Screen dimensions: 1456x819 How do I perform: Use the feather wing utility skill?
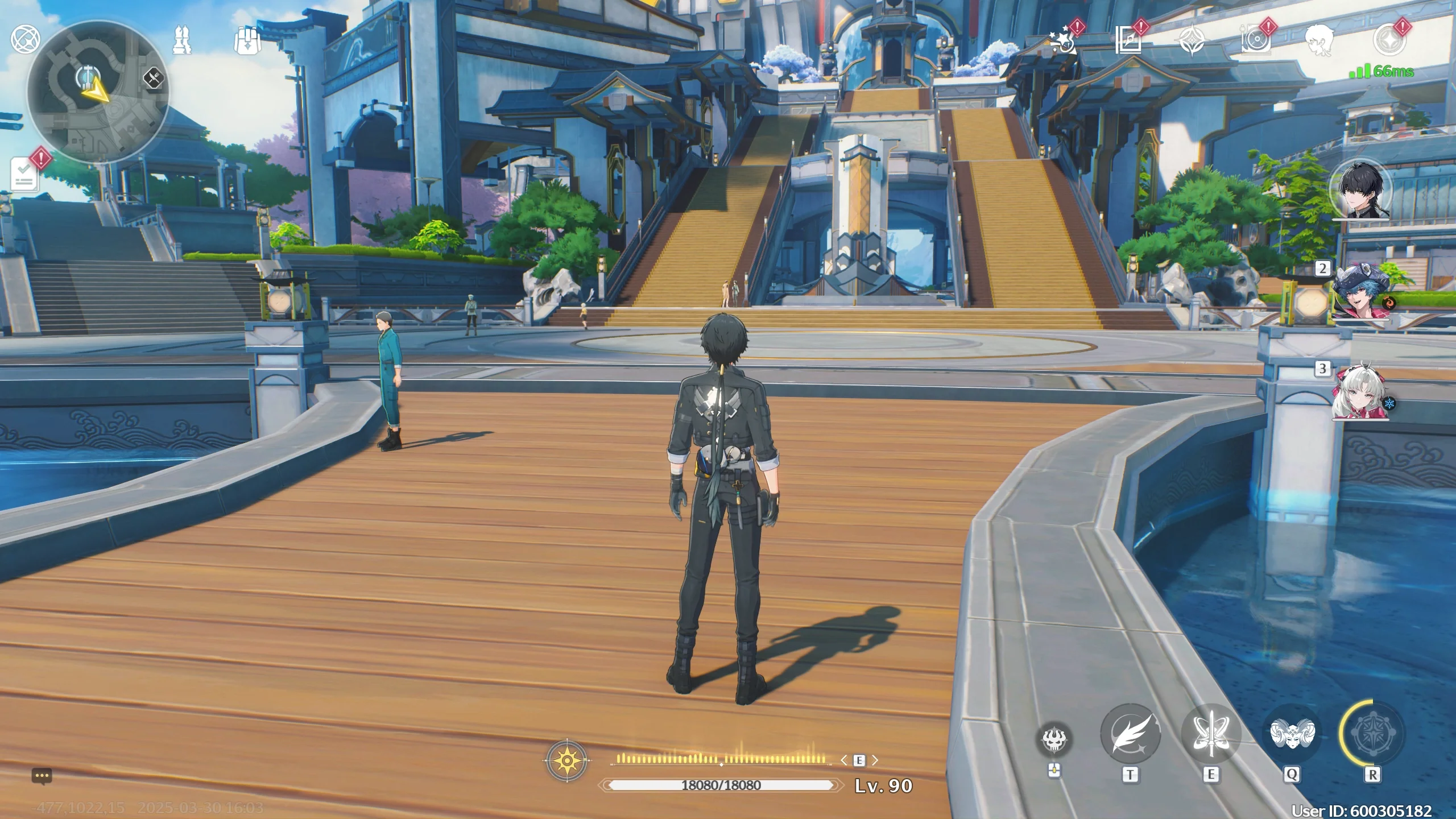pos(1130,735)
